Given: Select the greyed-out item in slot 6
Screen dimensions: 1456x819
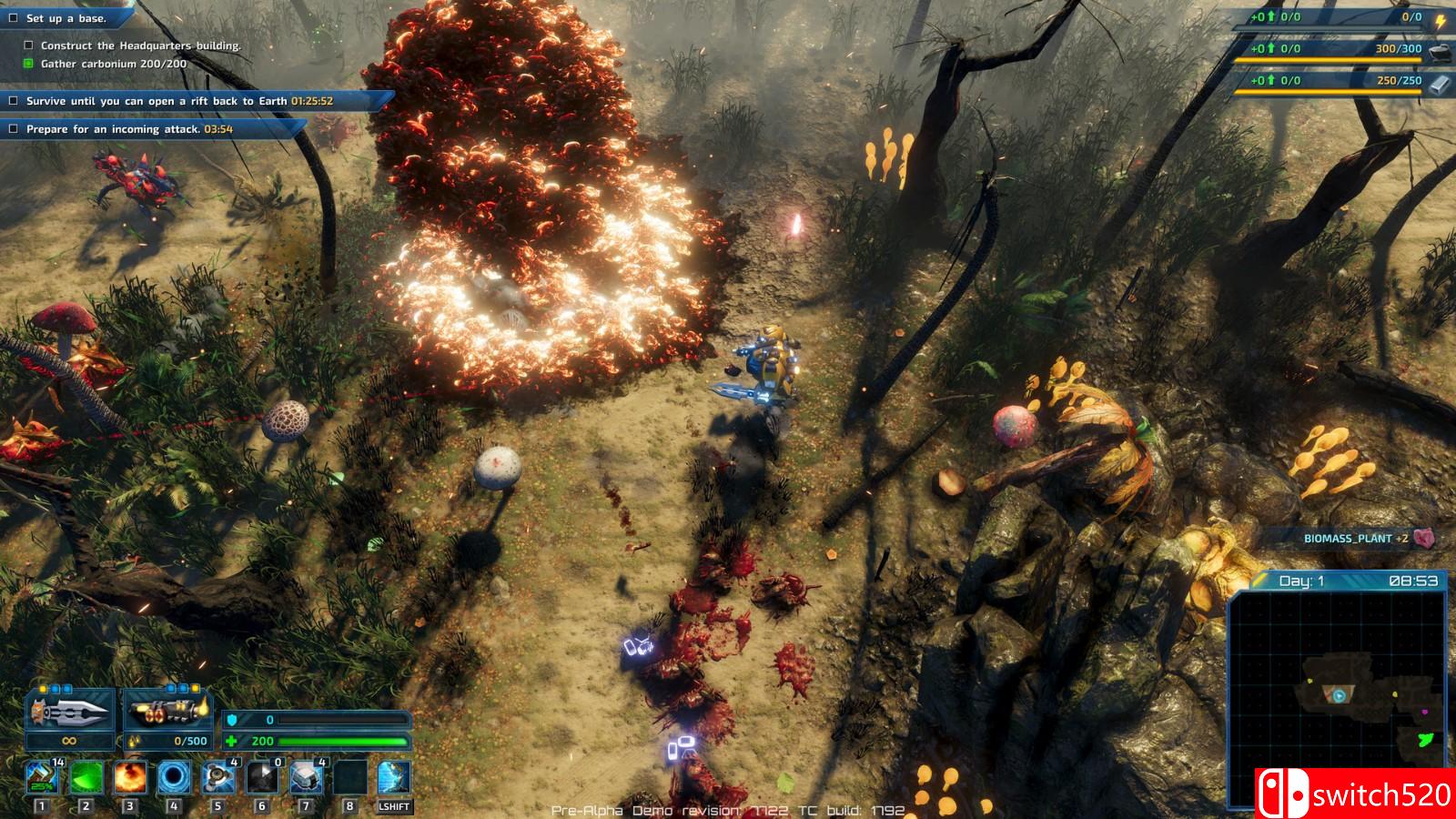Looking at the screenshot, I should tap(262, 779).
